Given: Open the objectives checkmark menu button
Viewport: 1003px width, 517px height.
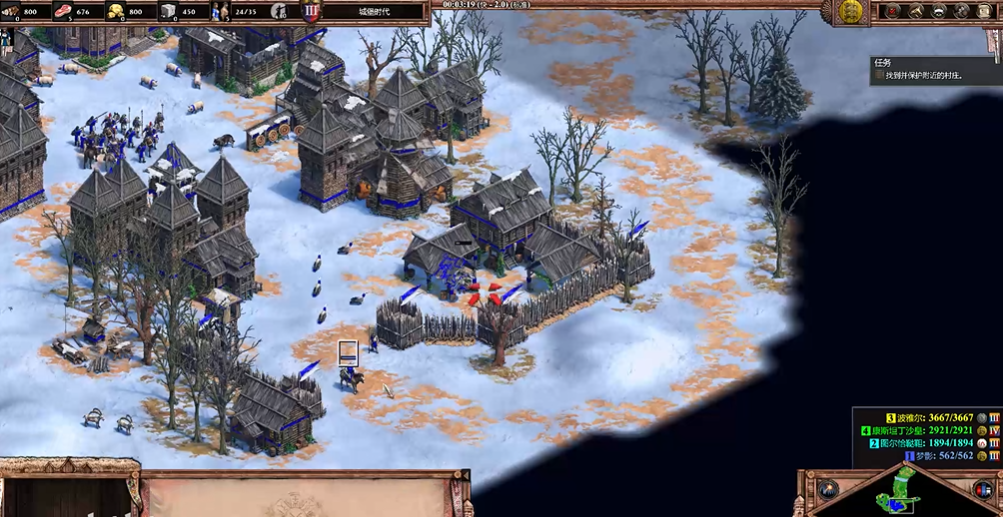Looking at the screenshot, I should click(891, 11).
